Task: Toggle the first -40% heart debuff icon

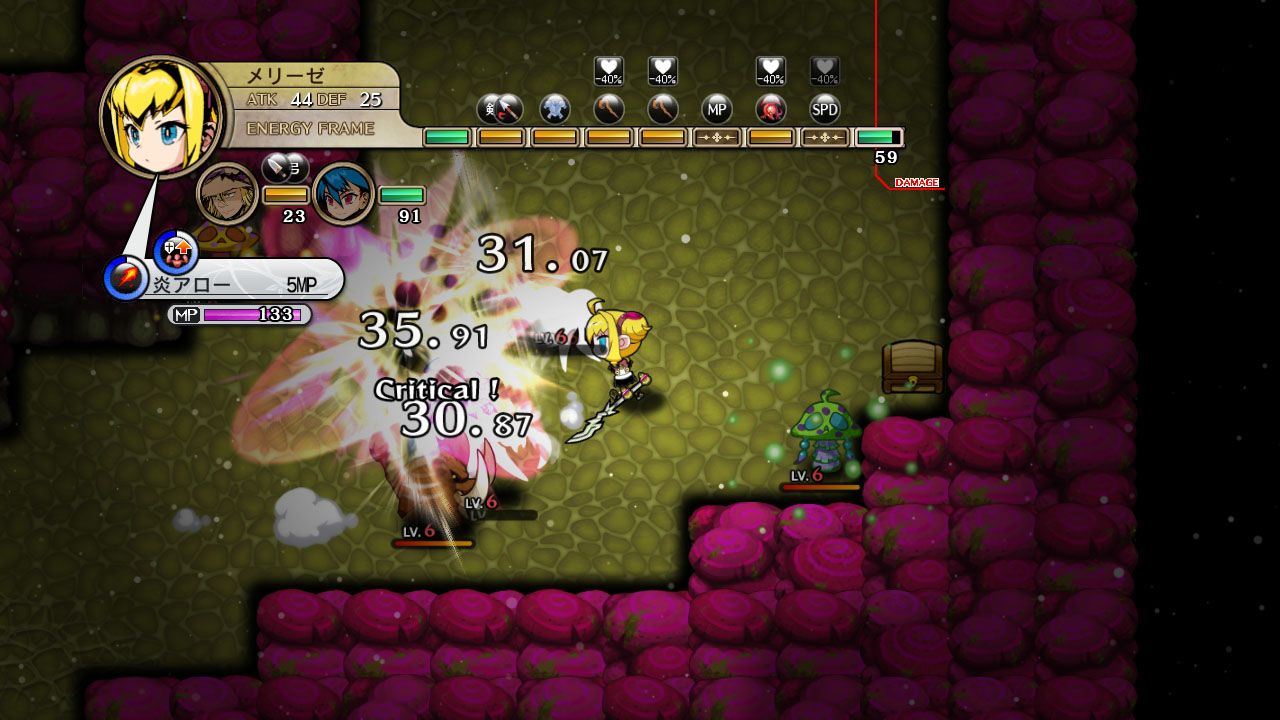Action: [608, 68]
